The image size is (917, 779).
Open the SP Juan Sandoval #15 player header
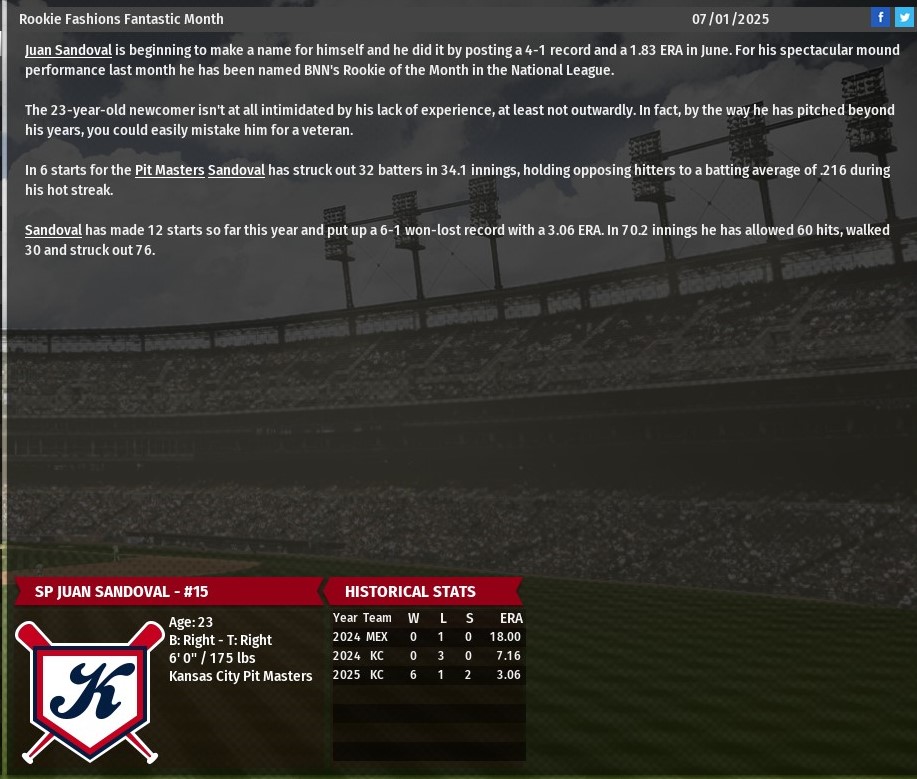pos(122,591)
